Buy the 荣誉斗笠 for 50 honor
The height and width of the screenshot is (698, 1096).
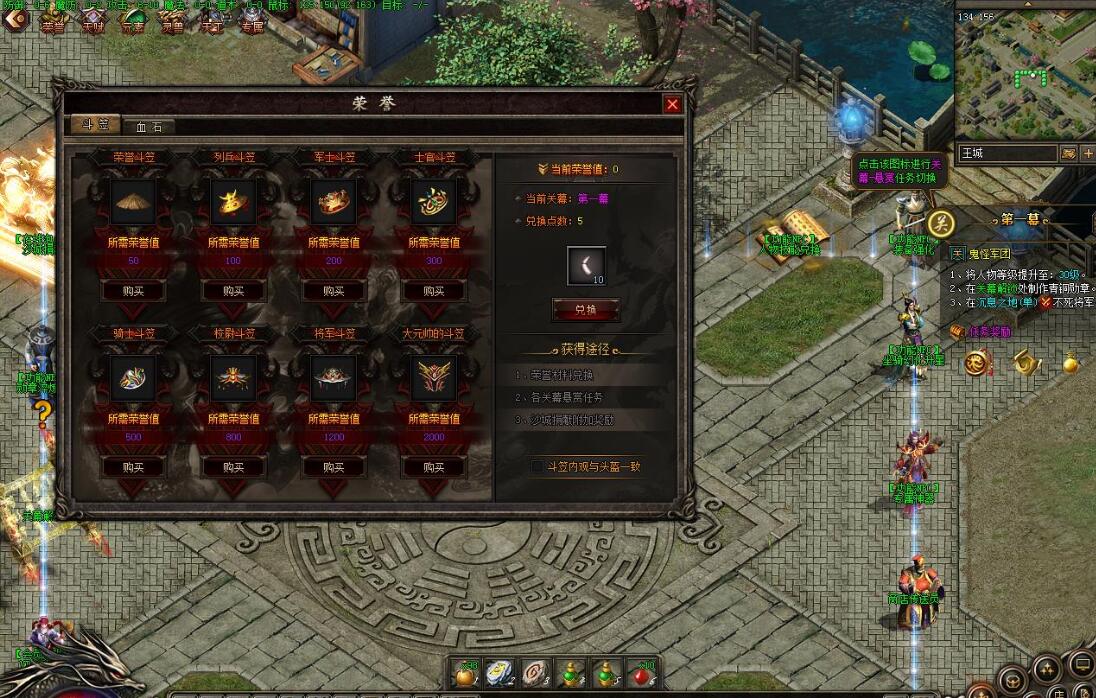coord(133,291)
